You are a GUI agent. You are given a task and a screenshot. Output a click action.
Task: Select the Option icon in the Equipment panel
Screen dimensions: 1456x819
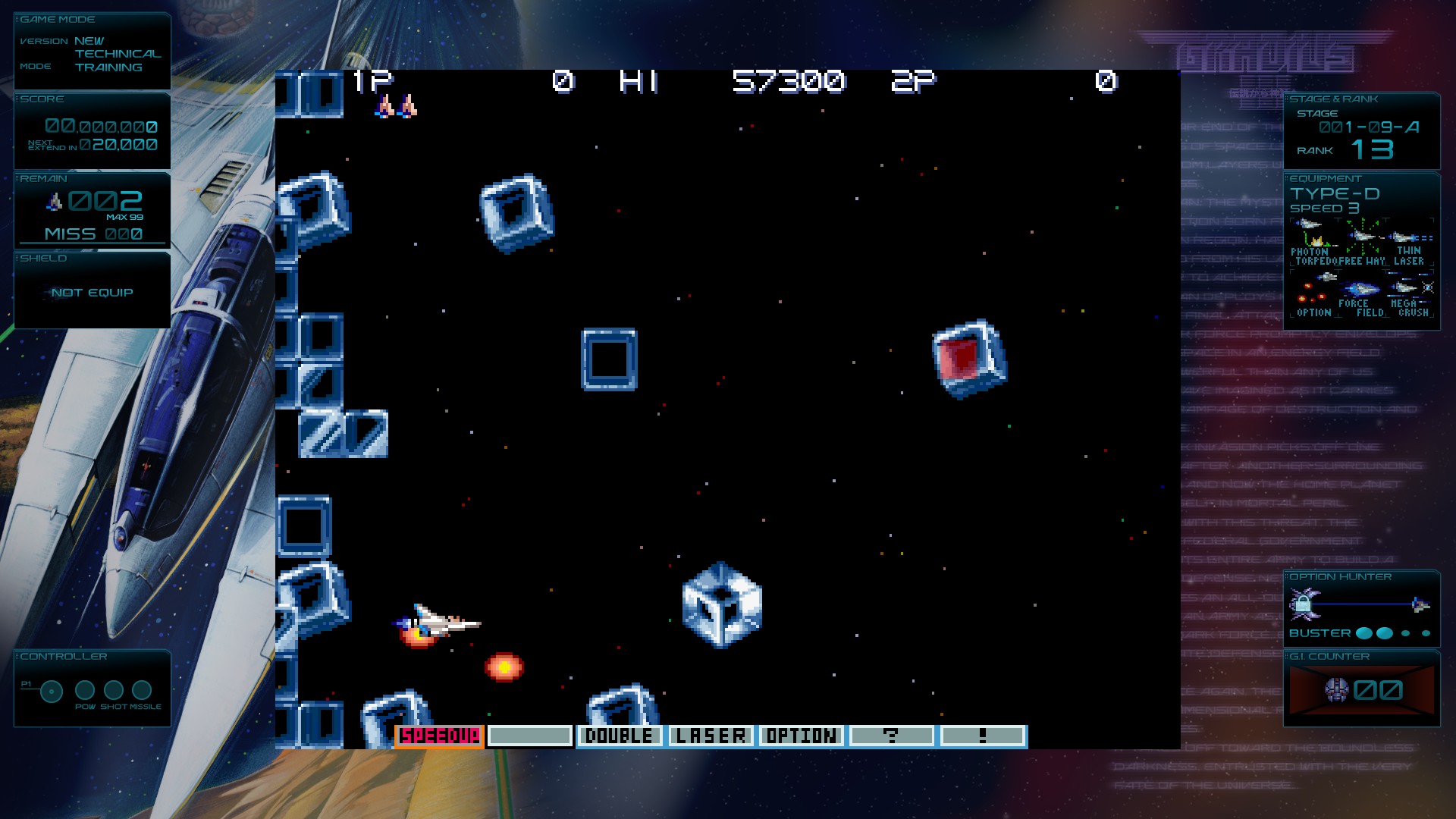(1314, 294)
